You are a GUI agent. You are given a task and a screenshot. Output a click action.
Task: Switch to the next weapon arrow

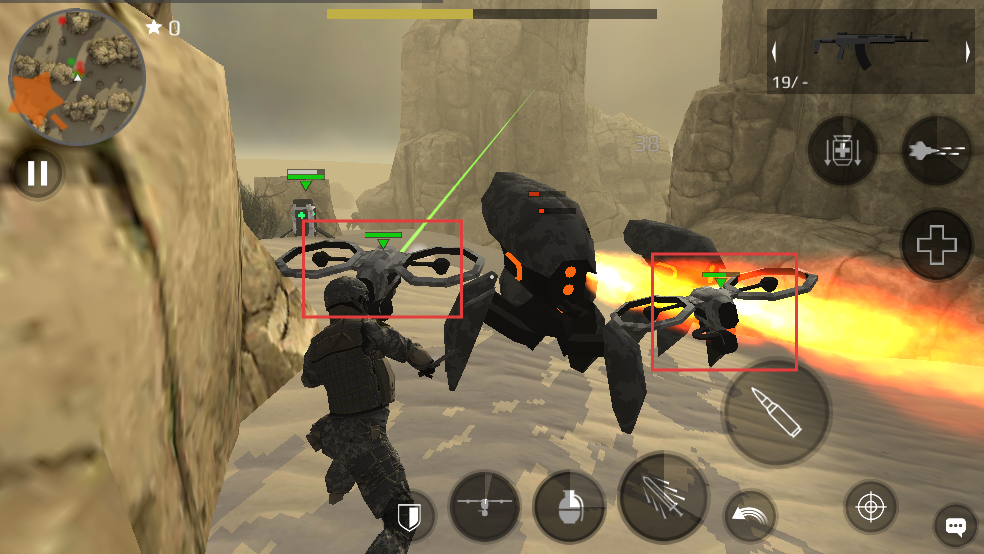tap(967, 52)
